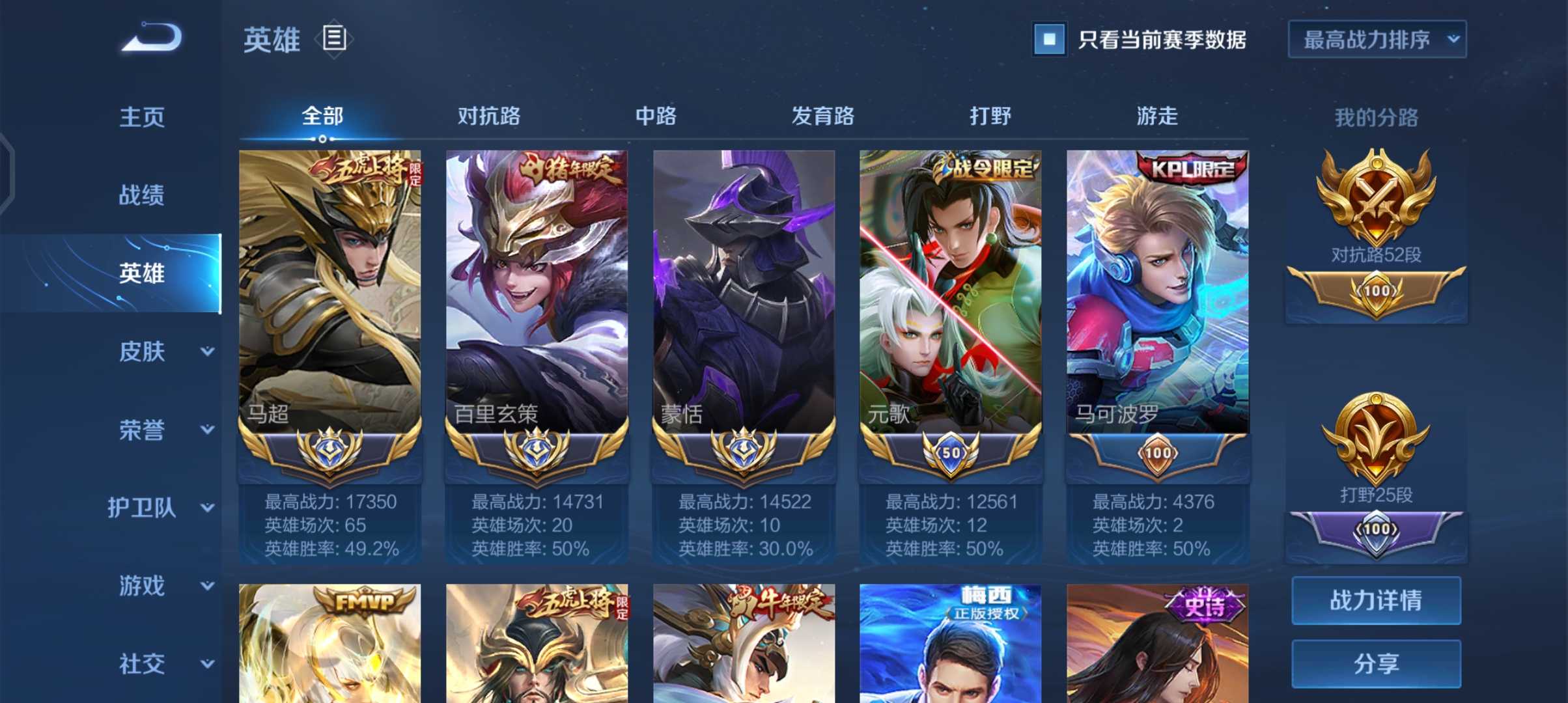Click 元歌's 50 proficiency badge
The height and width of the screenshot is (703, 1568).
pyautogui.click(x=950, y=452)
